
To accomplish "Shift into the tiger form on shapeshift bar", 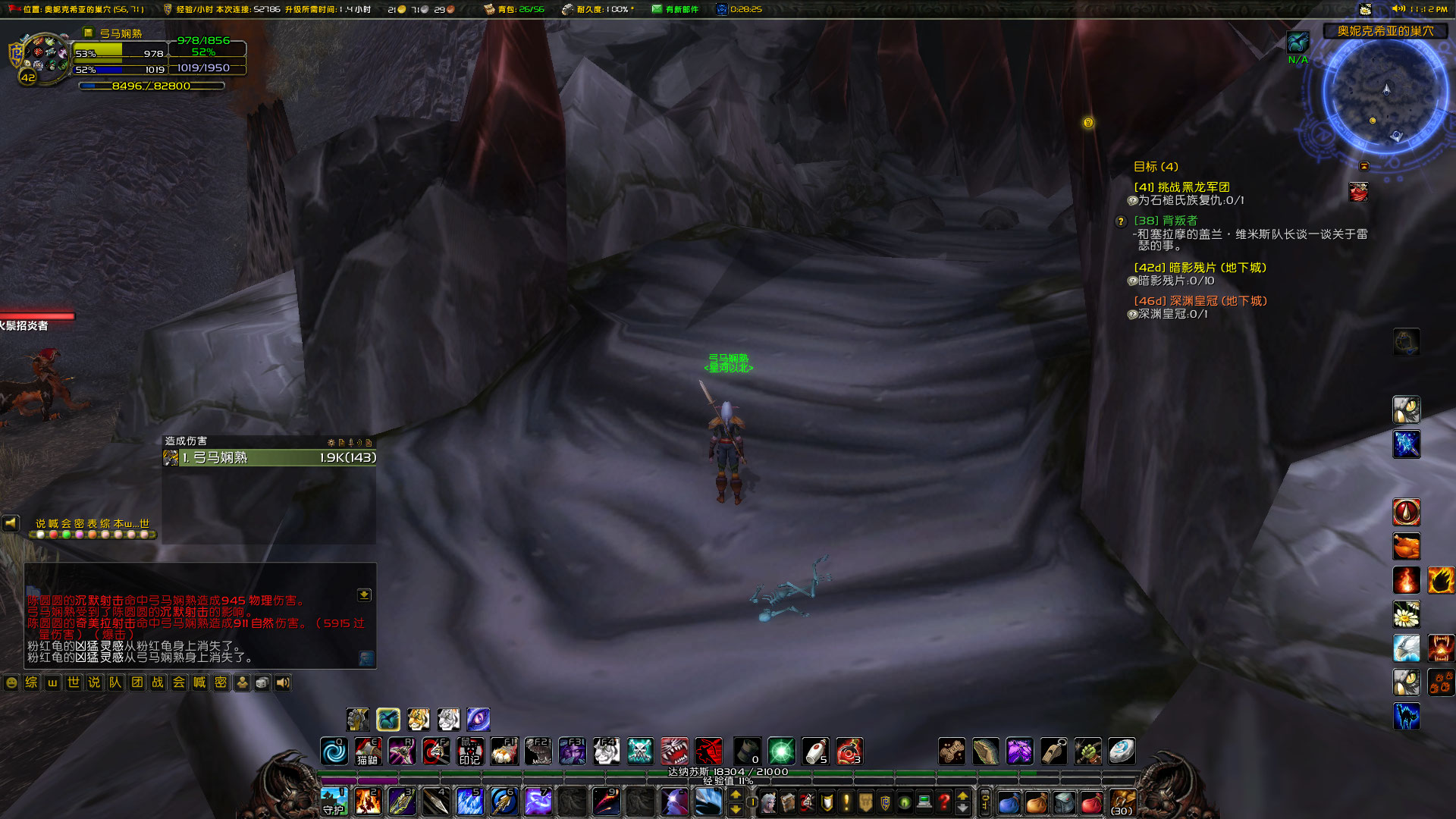I will point(418,719).
